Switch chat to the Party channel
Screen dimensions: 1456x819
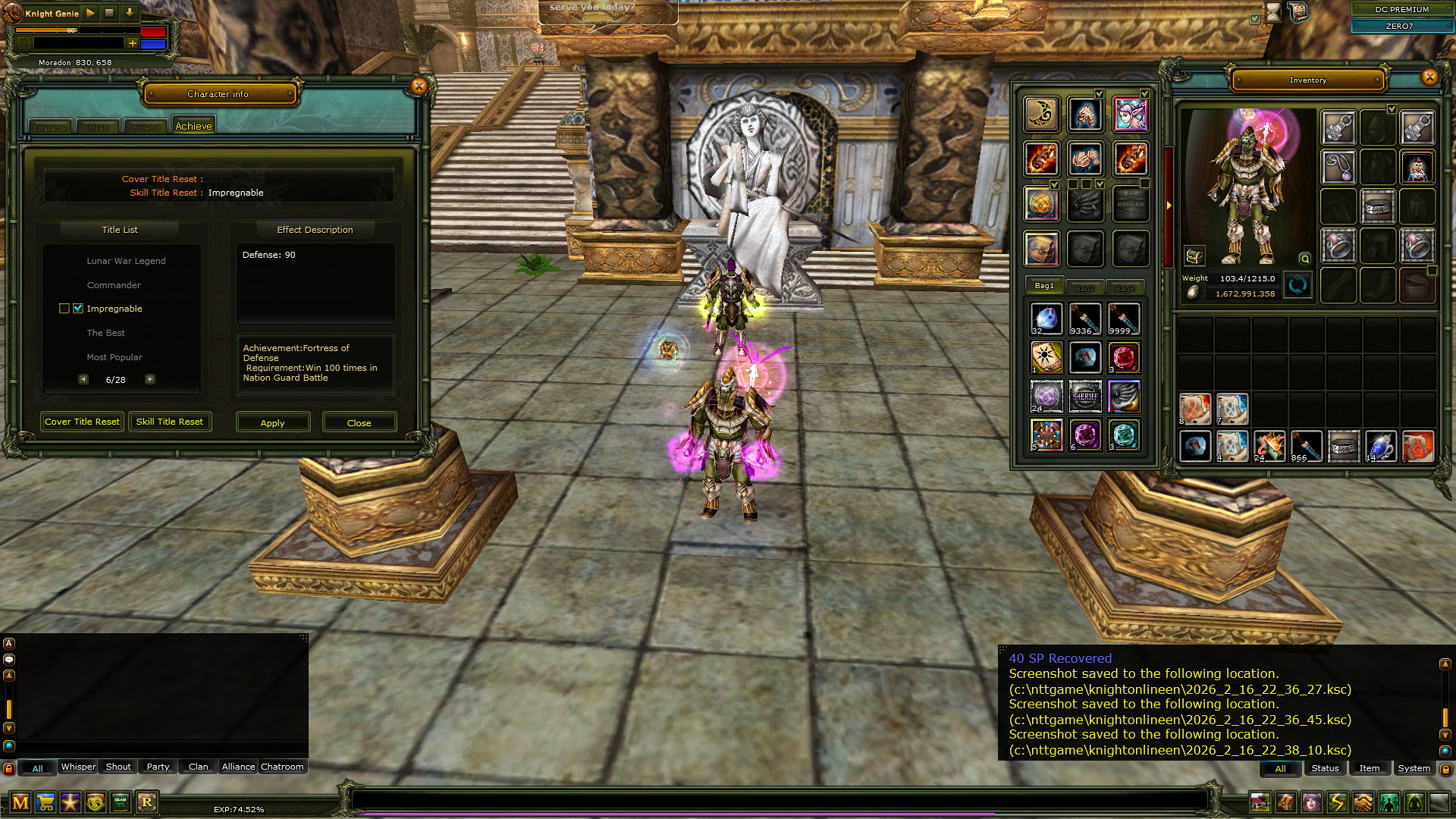pyautogui.click(x=158, y=767)
